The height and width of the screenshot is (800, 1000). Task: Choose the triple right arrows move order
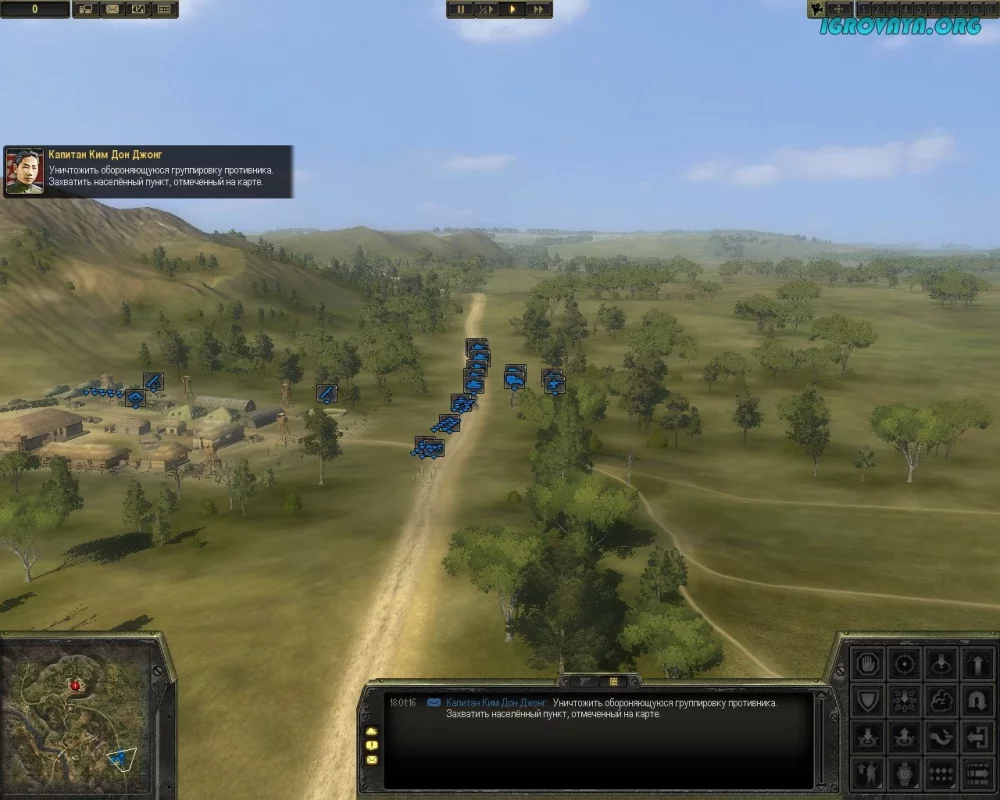(978, 773)
